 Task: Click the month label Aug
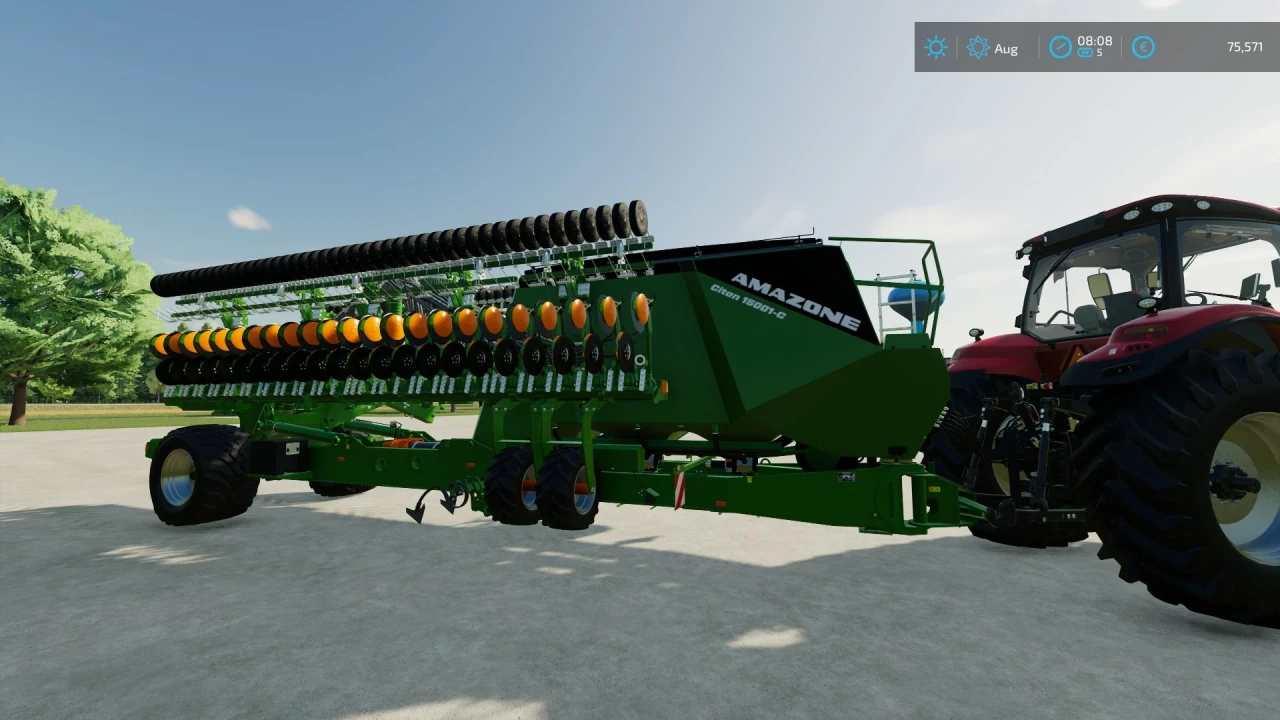pyautogui.click(x=1007, y=48)
